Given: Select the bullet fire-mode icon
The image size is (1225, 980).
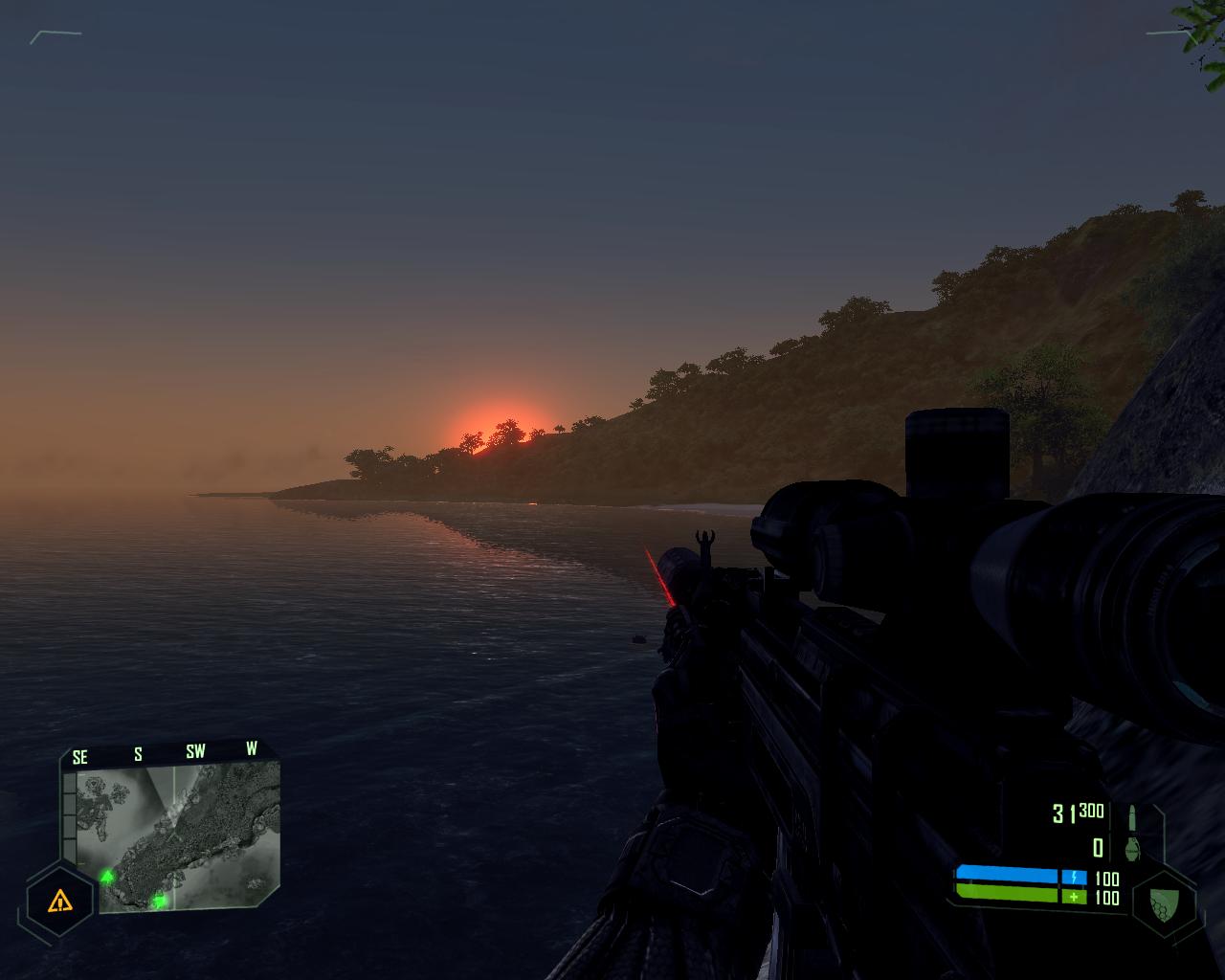Looking at the screenshot, I should point(1135,816).
